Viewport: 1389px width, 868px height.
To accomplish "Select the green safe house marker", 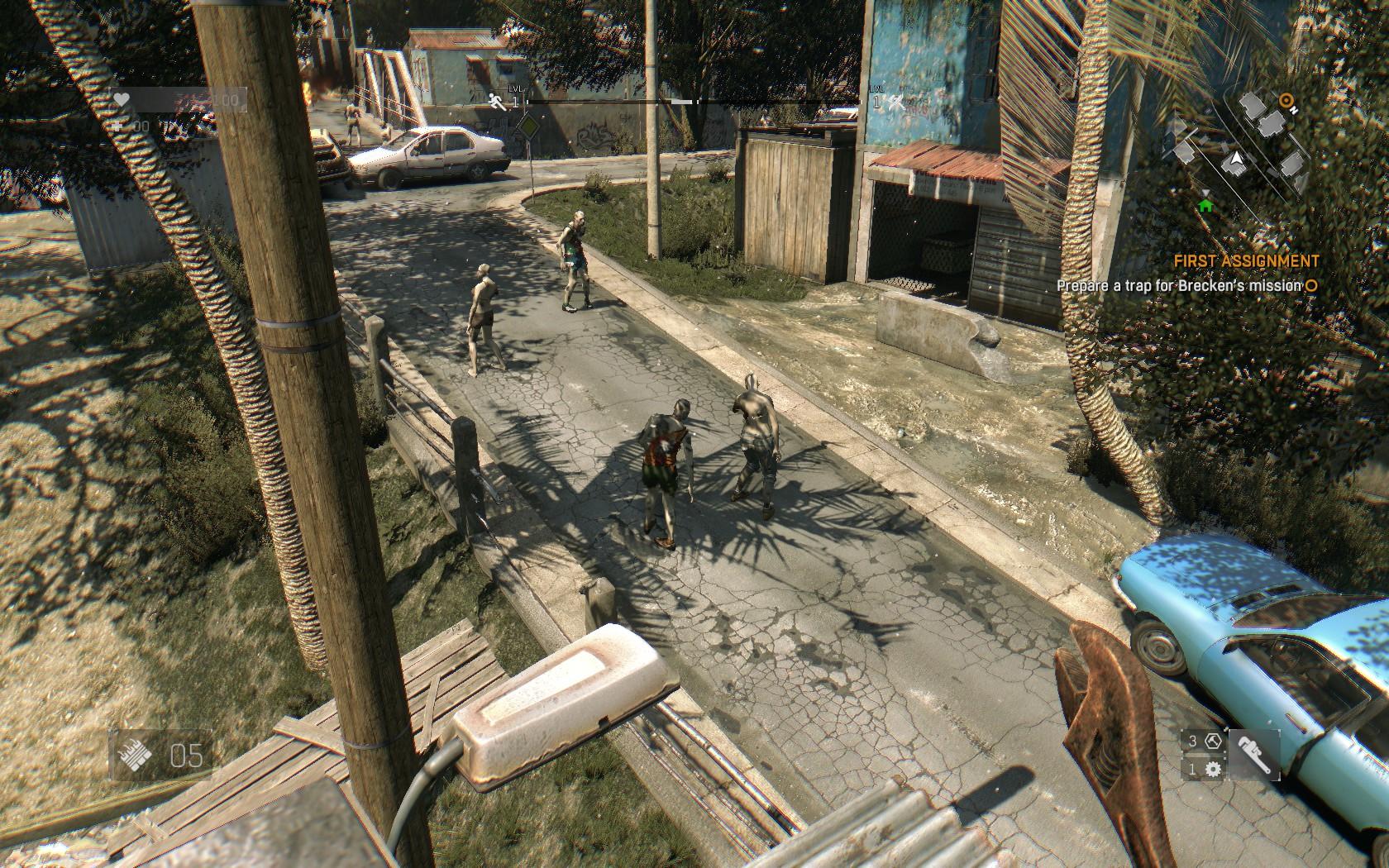I will (1205, 204).
